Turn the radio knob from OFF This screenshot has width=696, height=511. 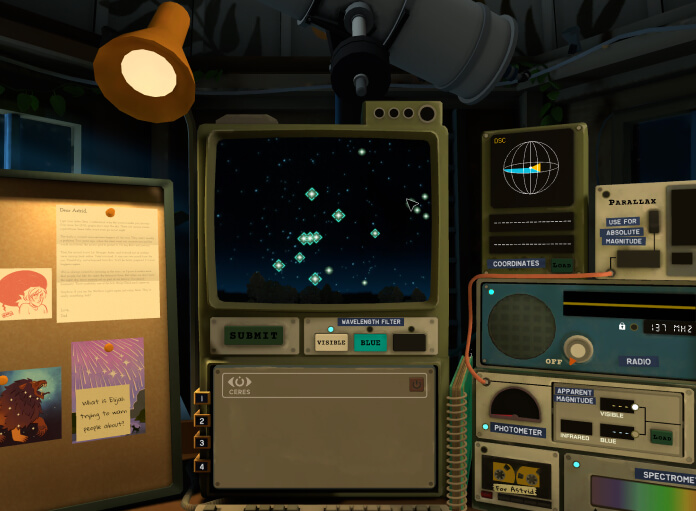pyautogui.click(x=576, y=349)
